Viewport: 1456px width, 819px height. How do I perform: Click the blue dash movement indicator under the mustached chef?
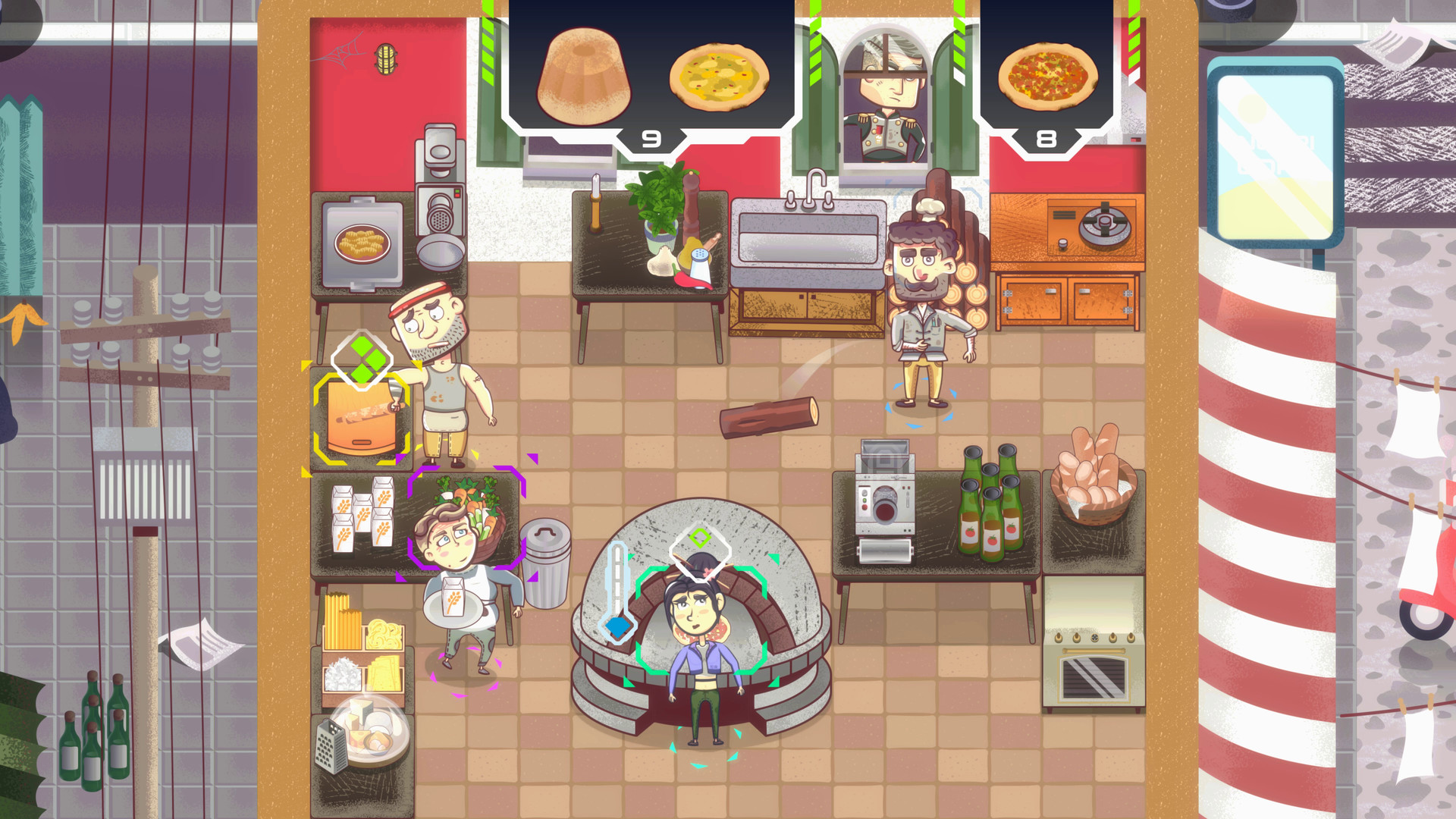921,406
